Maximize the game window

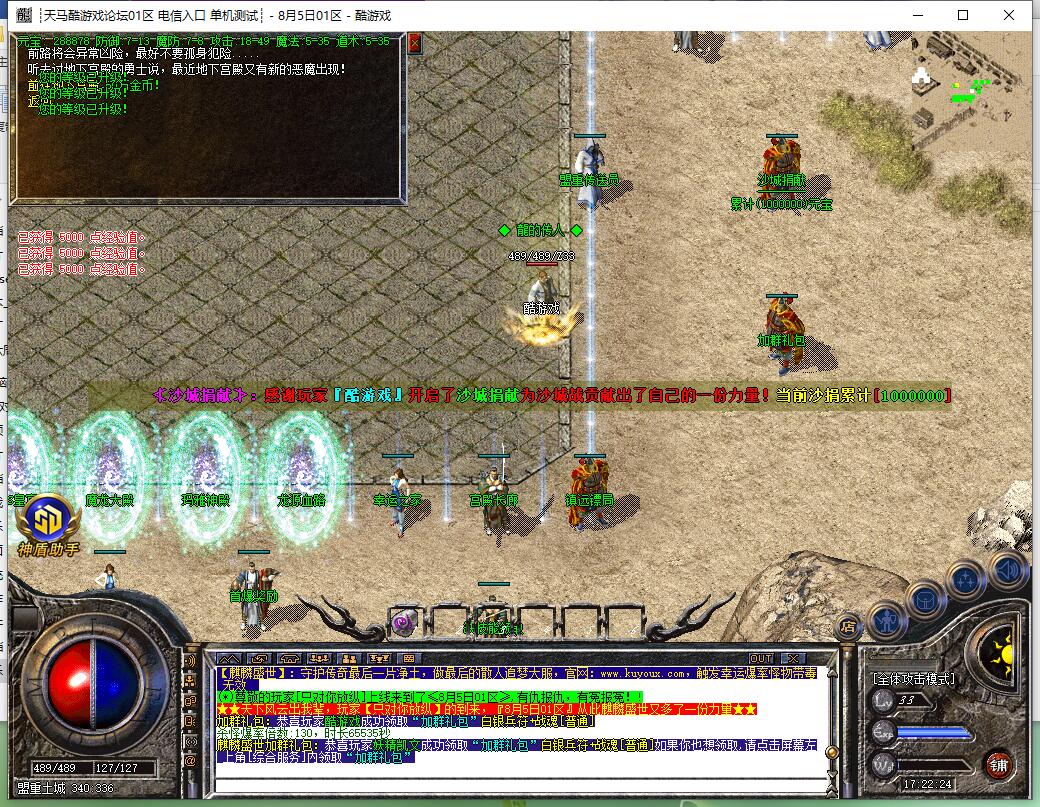[x=963, y=15]
